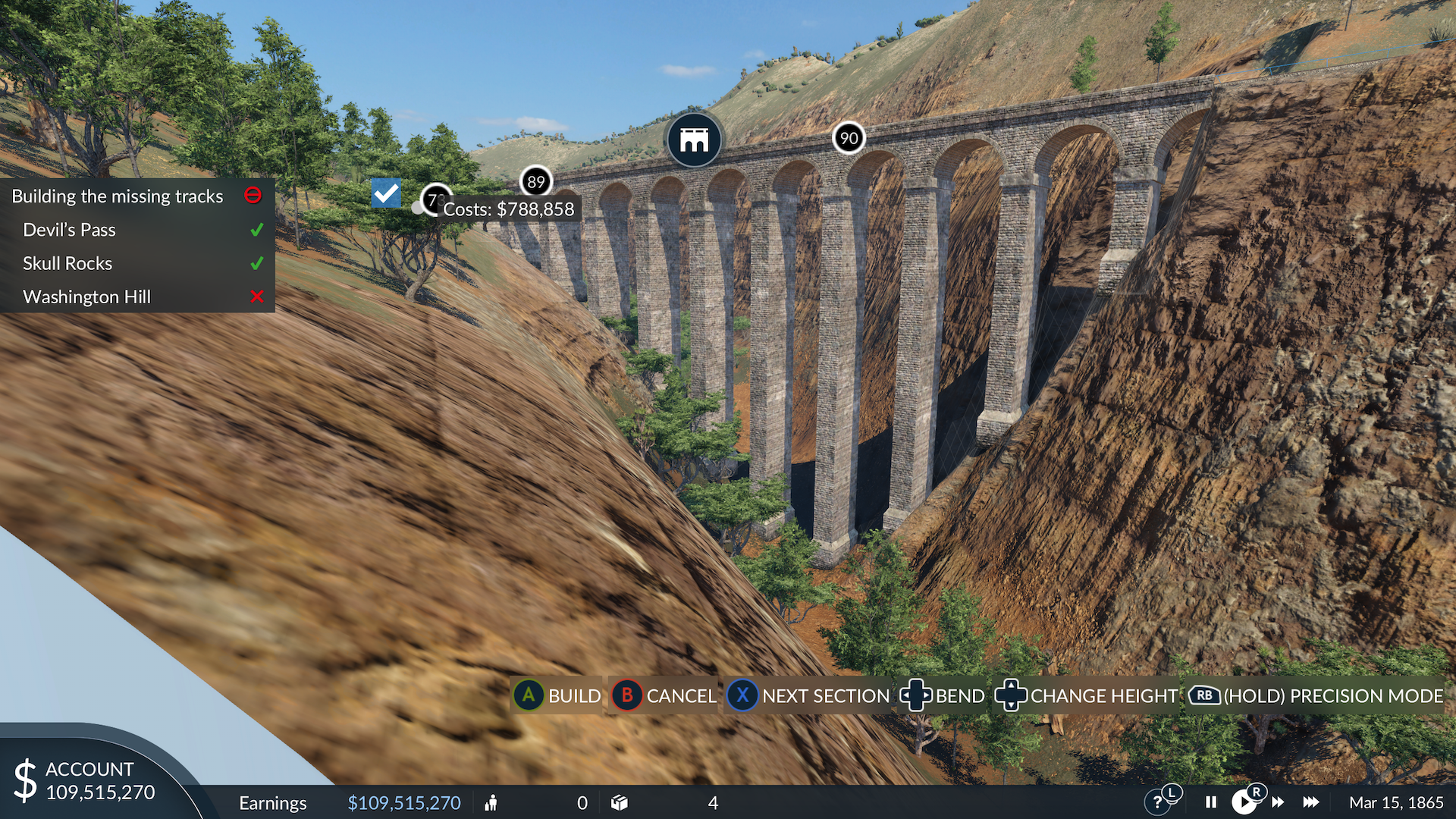This screenshot has height=819, width=1456.
Task: Pause the game simulation
Action: [x=1211, y=802]
